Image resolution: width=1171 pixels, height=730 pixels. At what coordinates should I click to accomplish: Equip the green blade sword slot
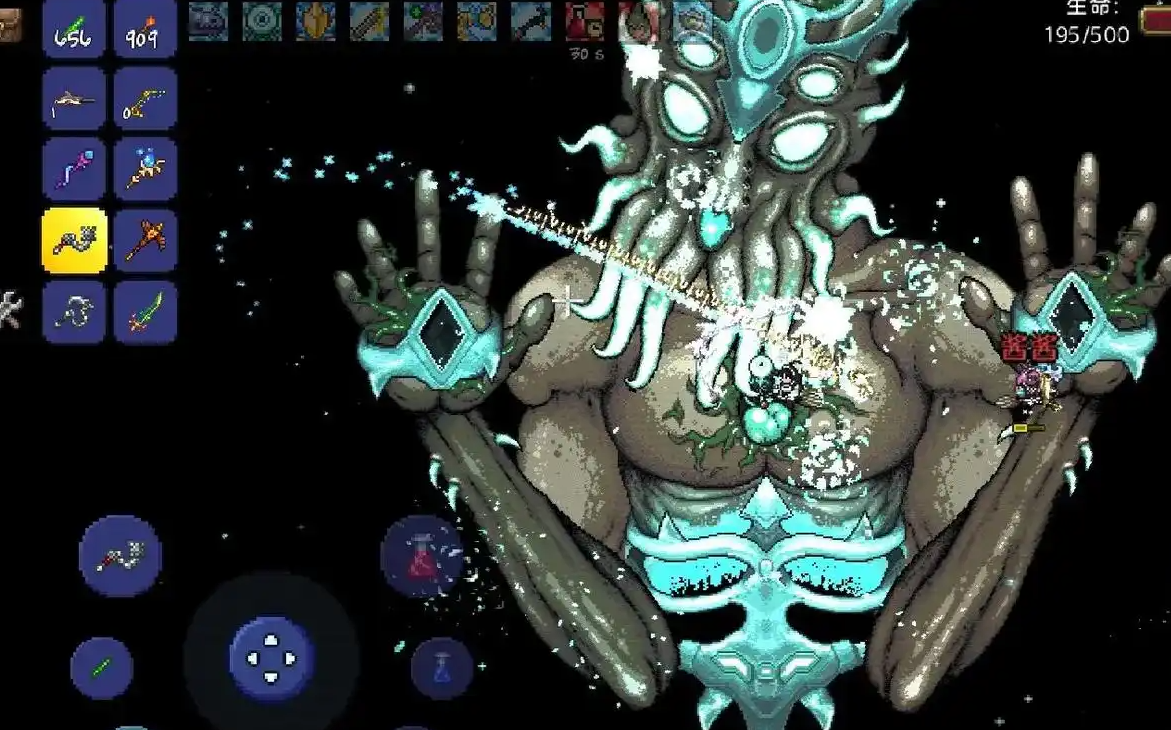145,312
